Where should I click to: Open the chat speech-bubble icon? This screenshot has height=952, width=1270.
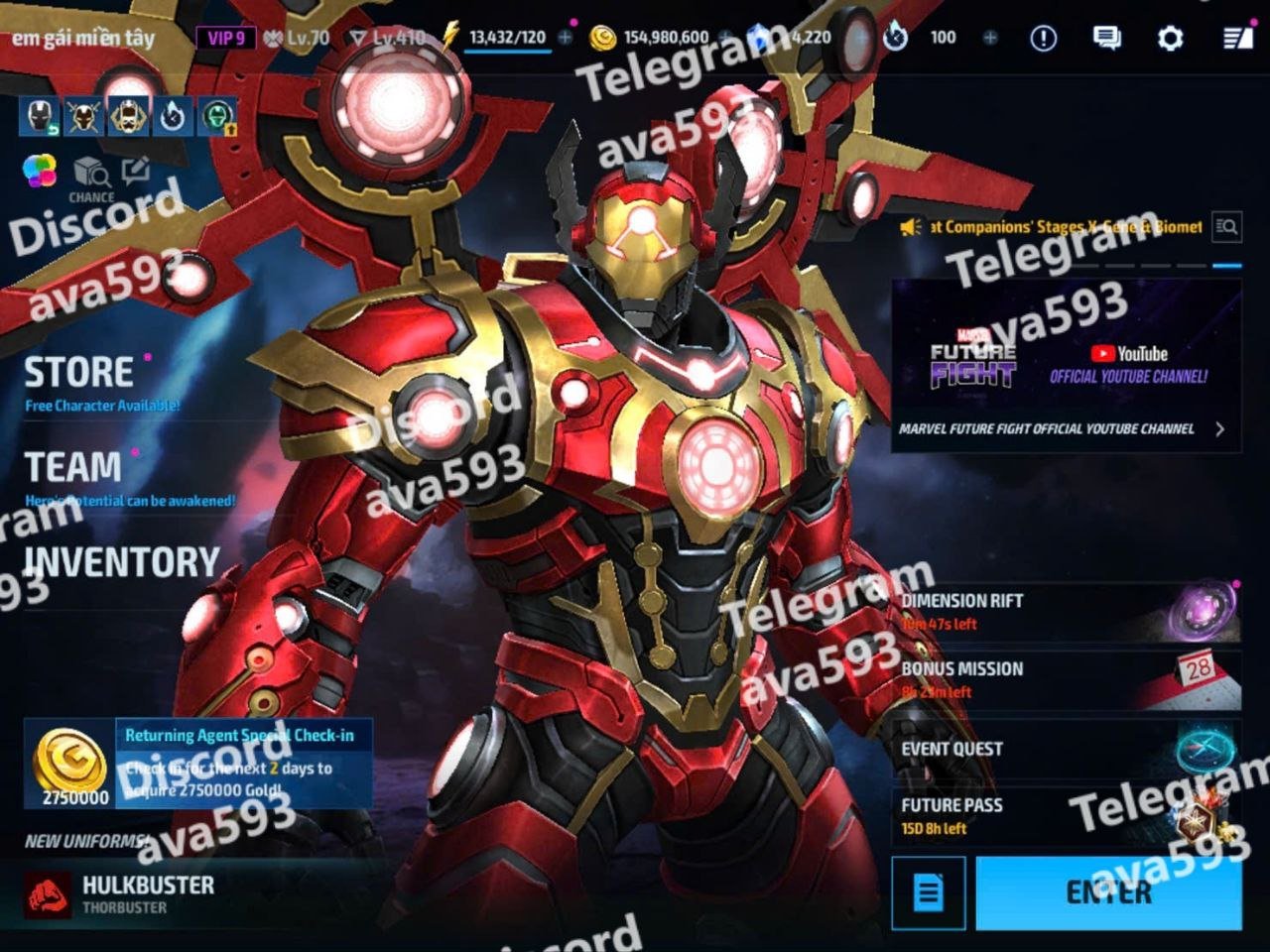click(x=1106, y=39)
